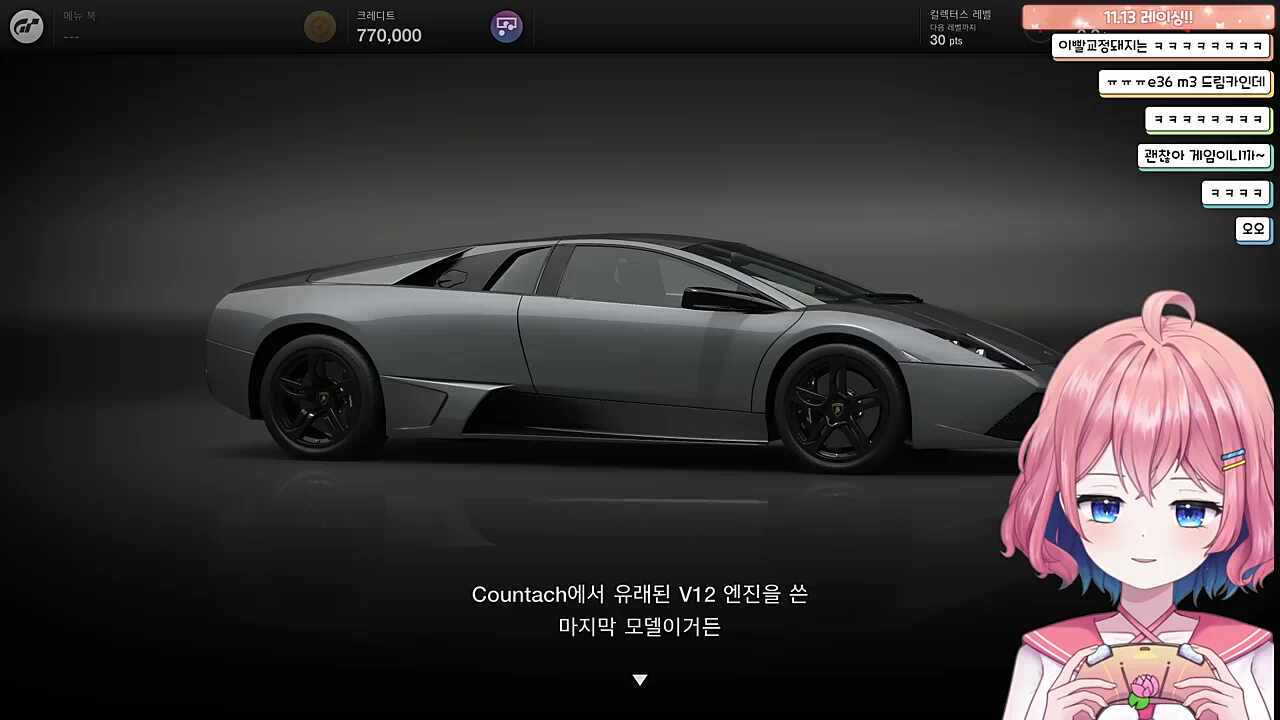Toggle the 11.13 레이싱!! schedule banner

(x=1146, y=16)
